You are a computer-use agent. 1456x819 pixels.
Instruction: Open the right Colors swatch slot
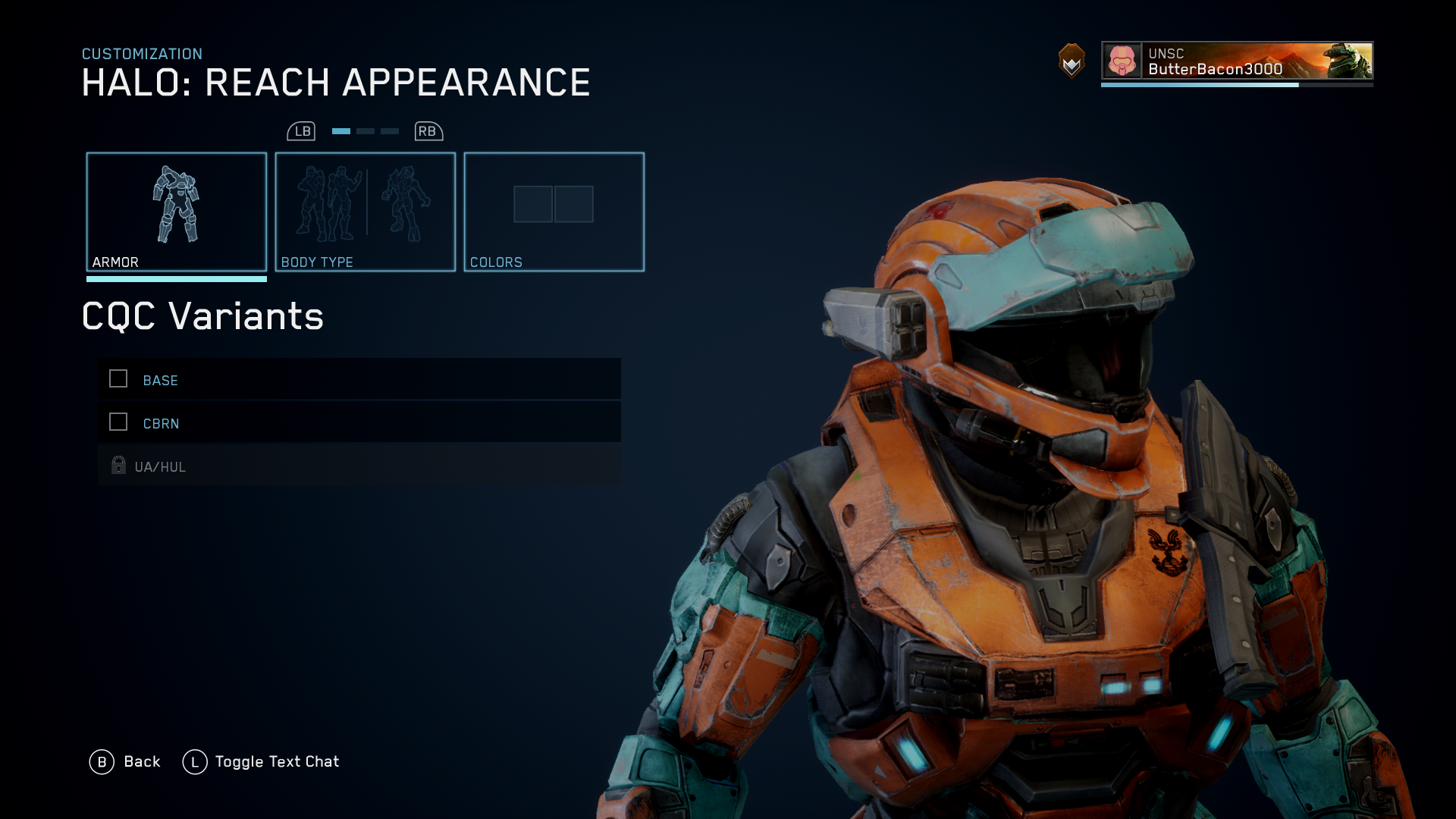tap(576, 203)
